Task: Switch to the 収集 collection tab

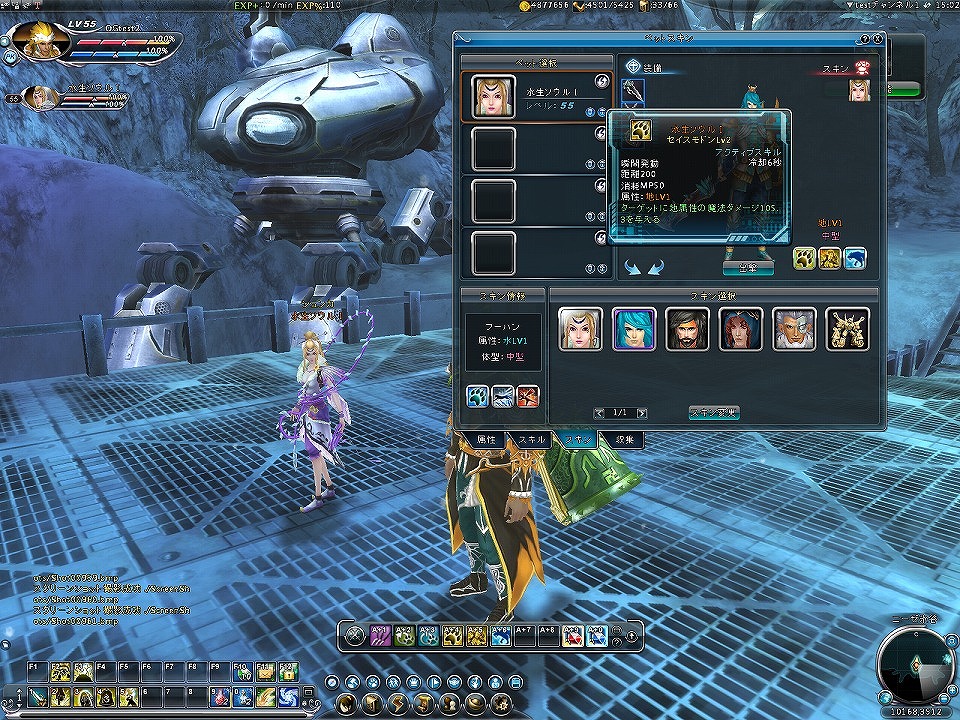Action: pos(625,439)
